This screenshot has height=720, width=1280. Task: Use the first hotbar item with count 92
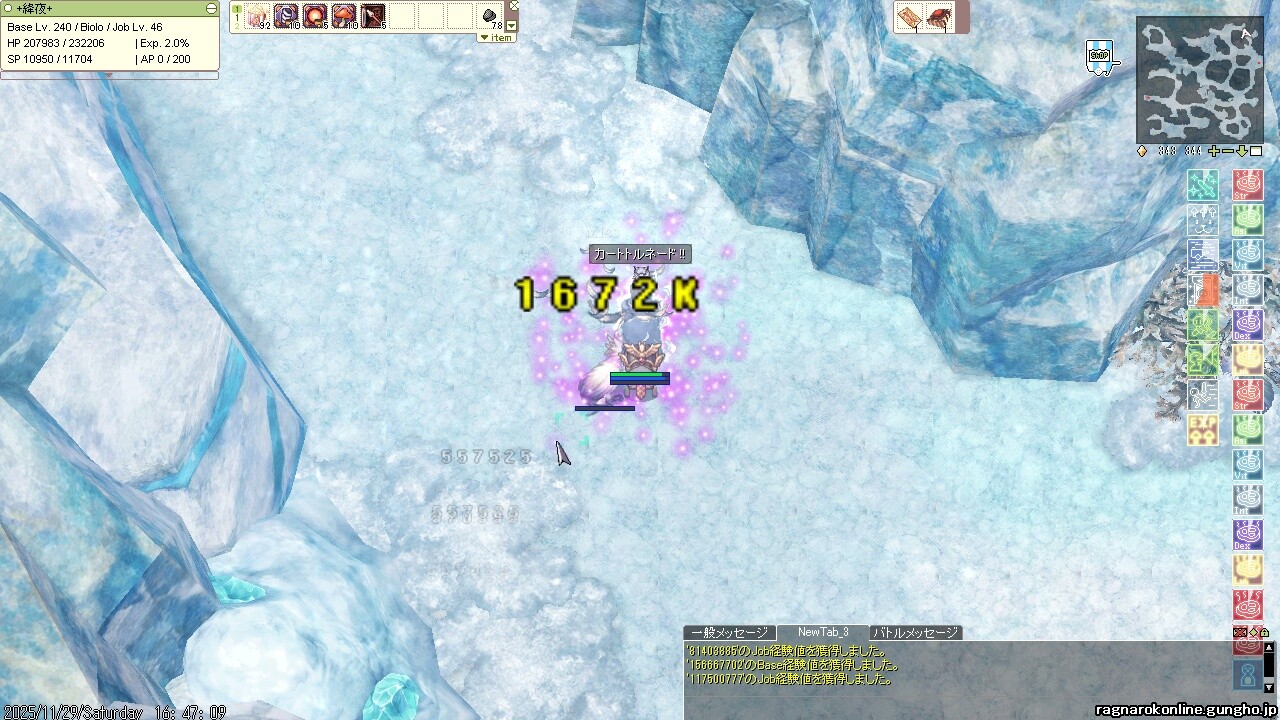pos(257,16)
